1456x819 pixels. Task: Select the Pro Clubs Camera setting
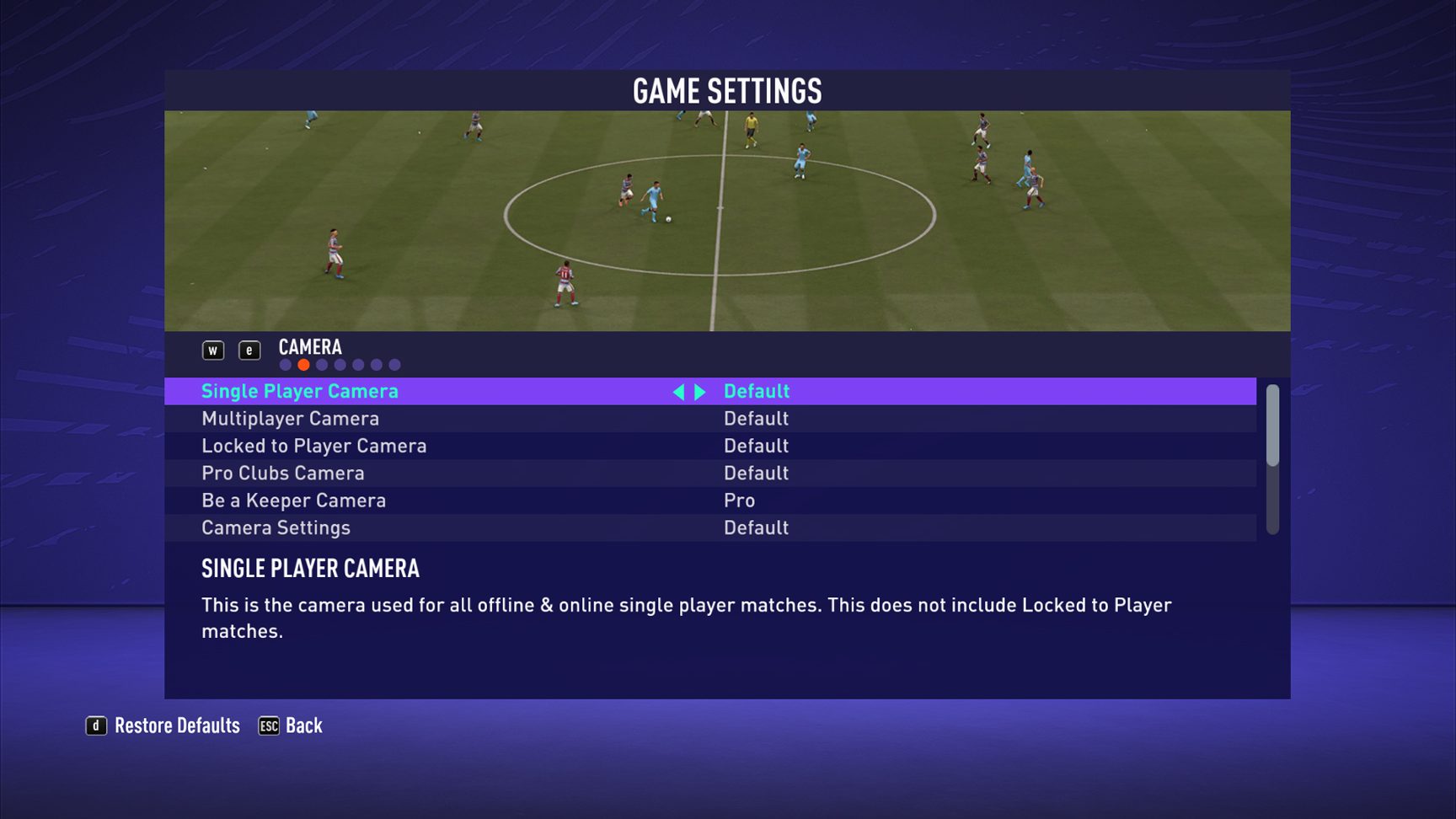pos(282,473)
